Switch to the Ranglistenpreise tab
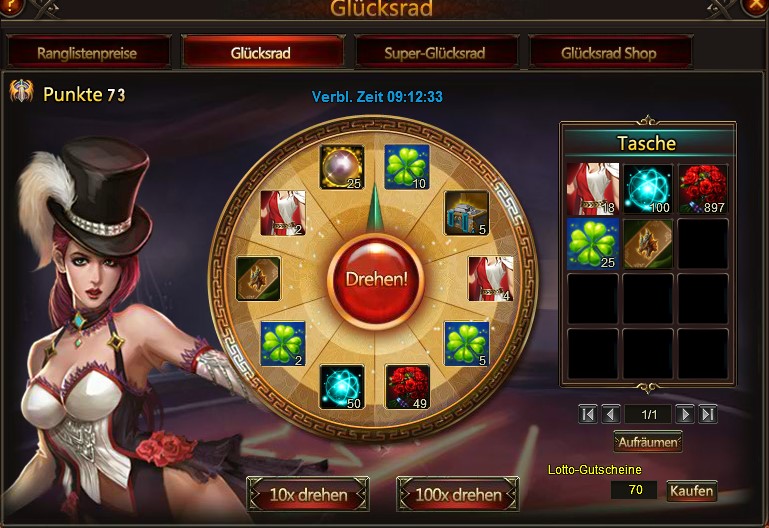This screenshot has width=769, height=528. (87, 52)
